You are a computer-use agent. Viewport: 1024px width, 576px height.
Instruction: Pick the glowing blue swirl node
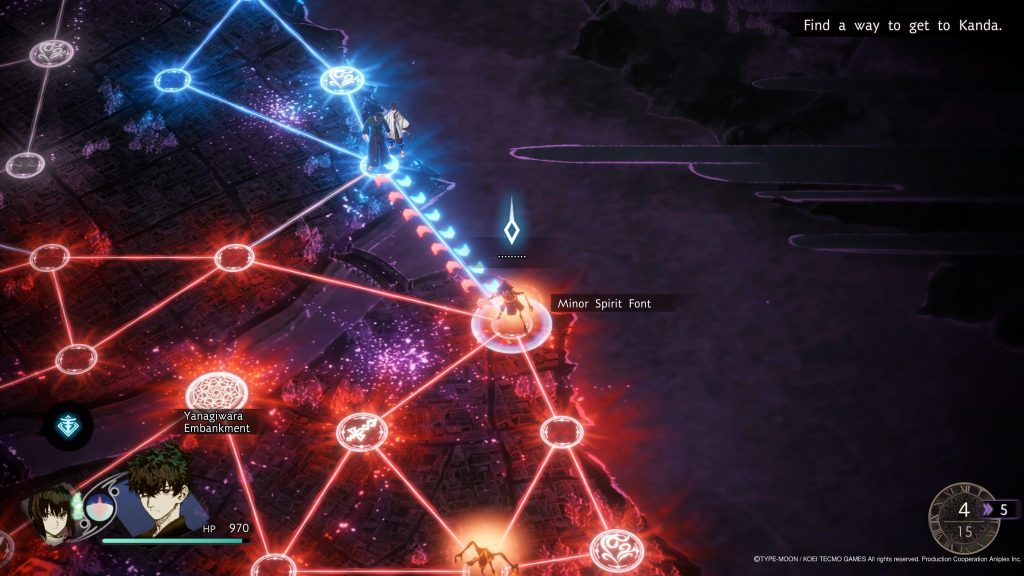[341, 79]
